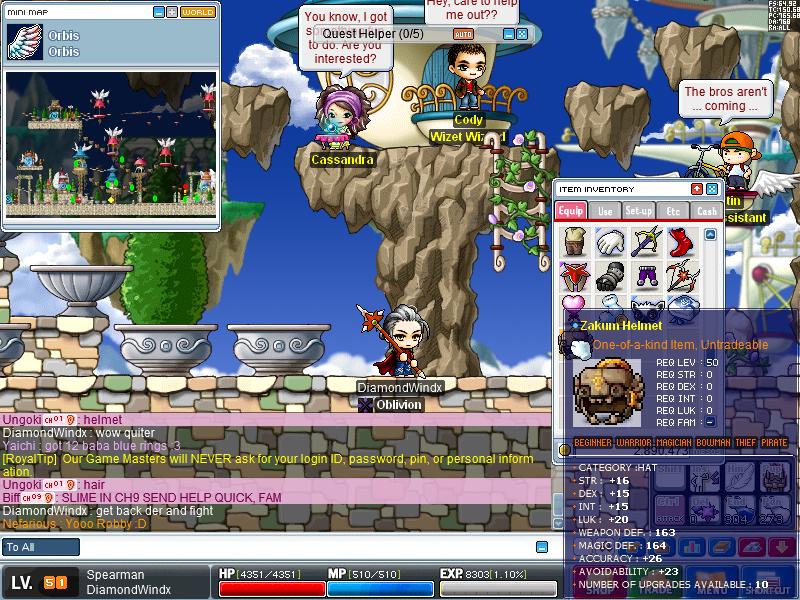Click the chat text input field
This screenshot has height=600, width=800.
click(x=300, y=547)
